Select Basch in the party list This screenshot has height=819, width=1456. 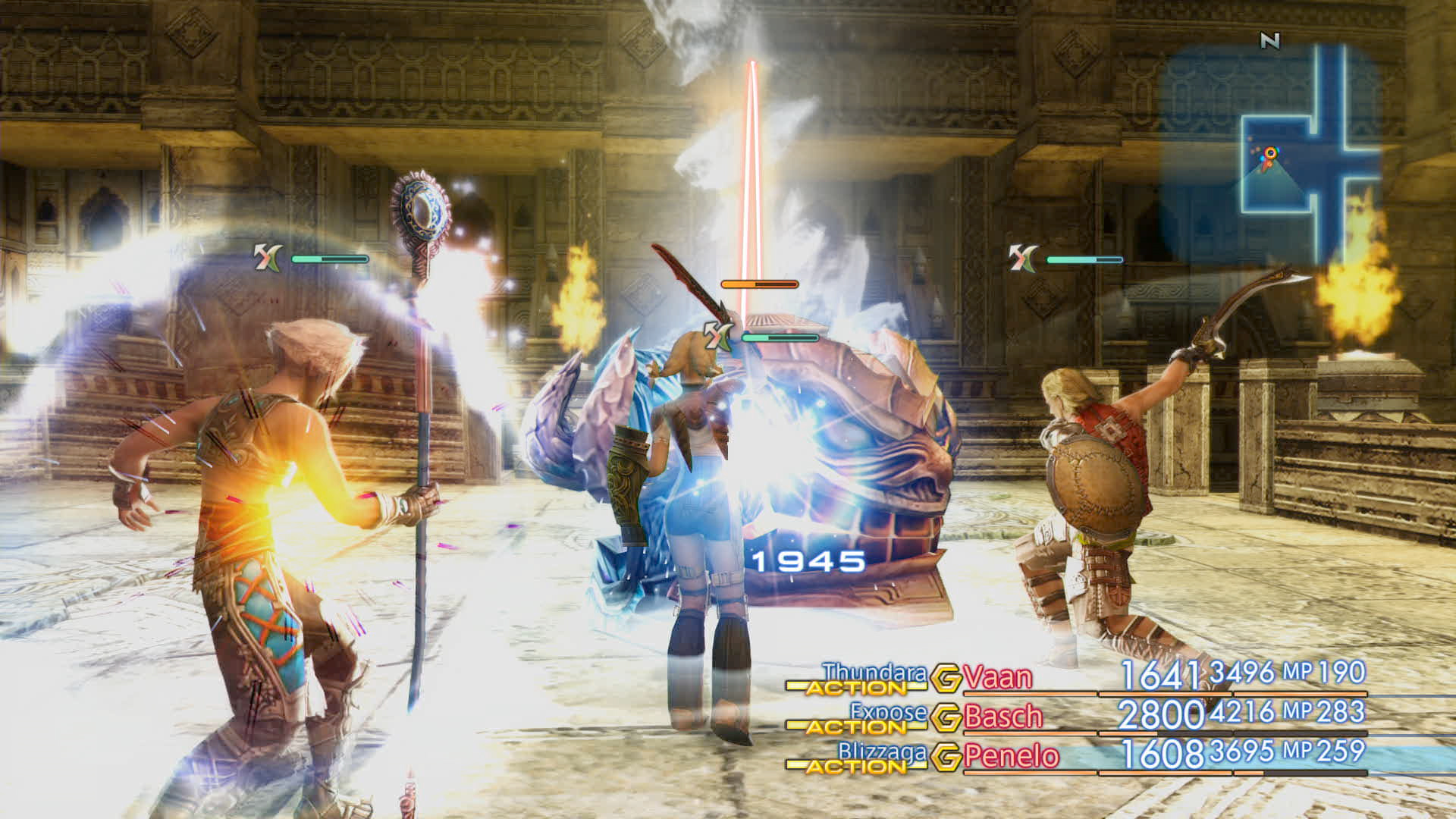tap(1003, 717)
